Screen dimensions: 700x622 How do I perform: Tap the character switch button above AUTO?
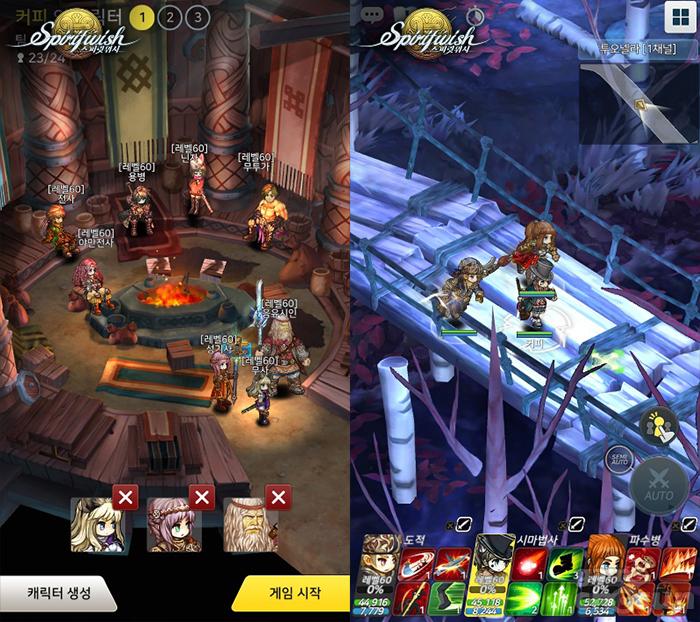pos(657,427)
